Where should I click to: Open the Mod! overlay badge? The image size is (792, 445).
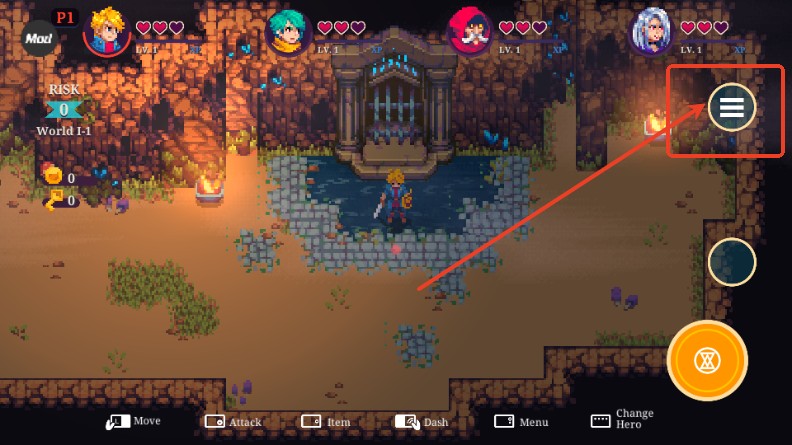pos(40,38)
